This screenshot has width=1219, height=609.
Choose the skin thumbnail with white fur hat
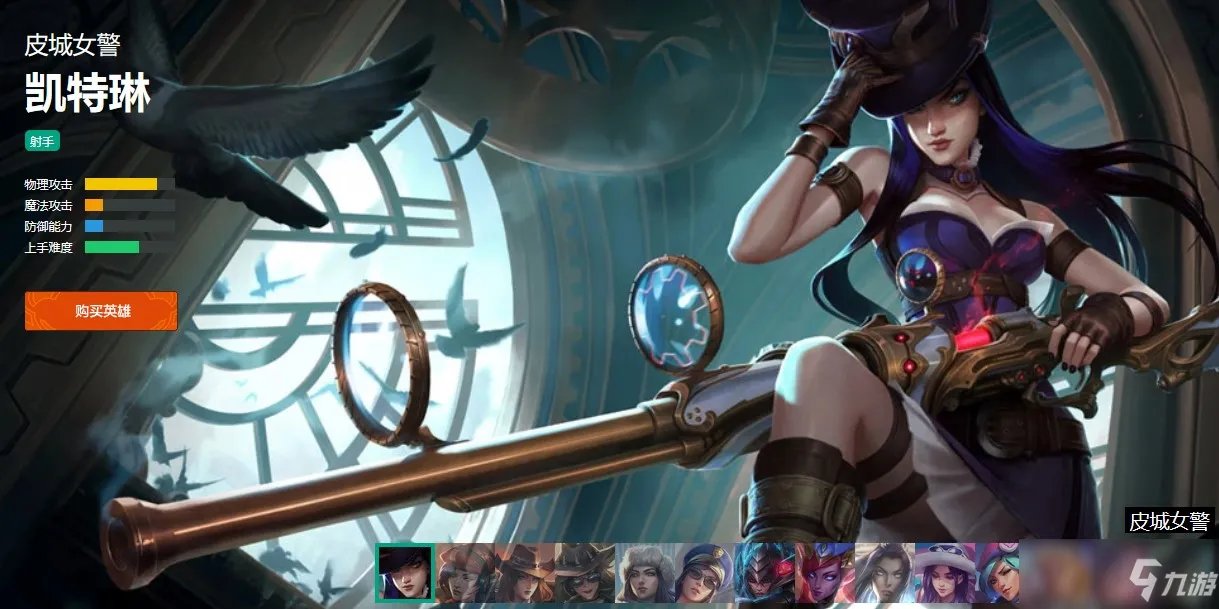point(644,572)
